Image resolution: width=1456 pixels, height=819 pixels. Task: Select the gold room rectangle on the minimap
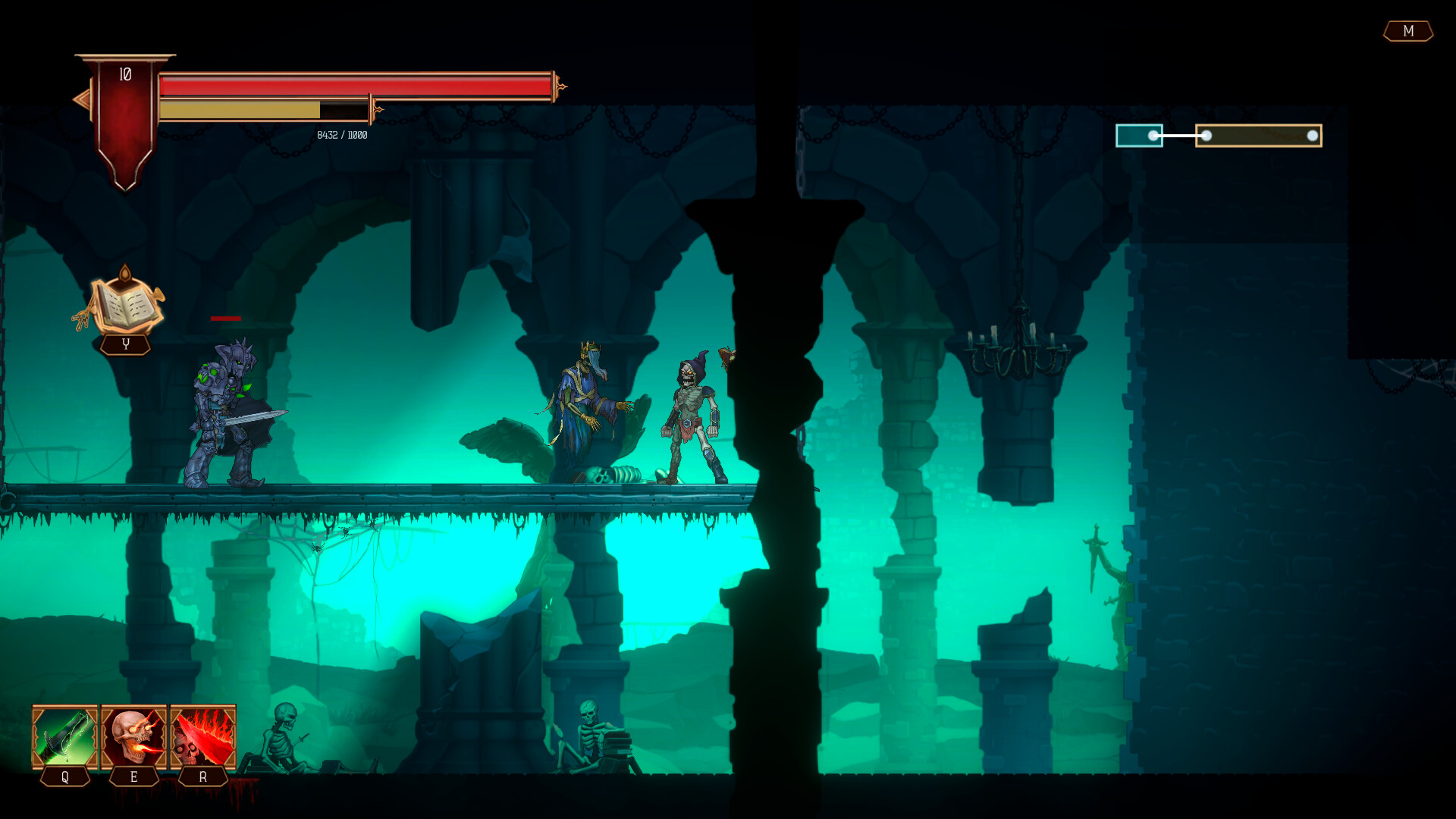tap(1259, 135)
